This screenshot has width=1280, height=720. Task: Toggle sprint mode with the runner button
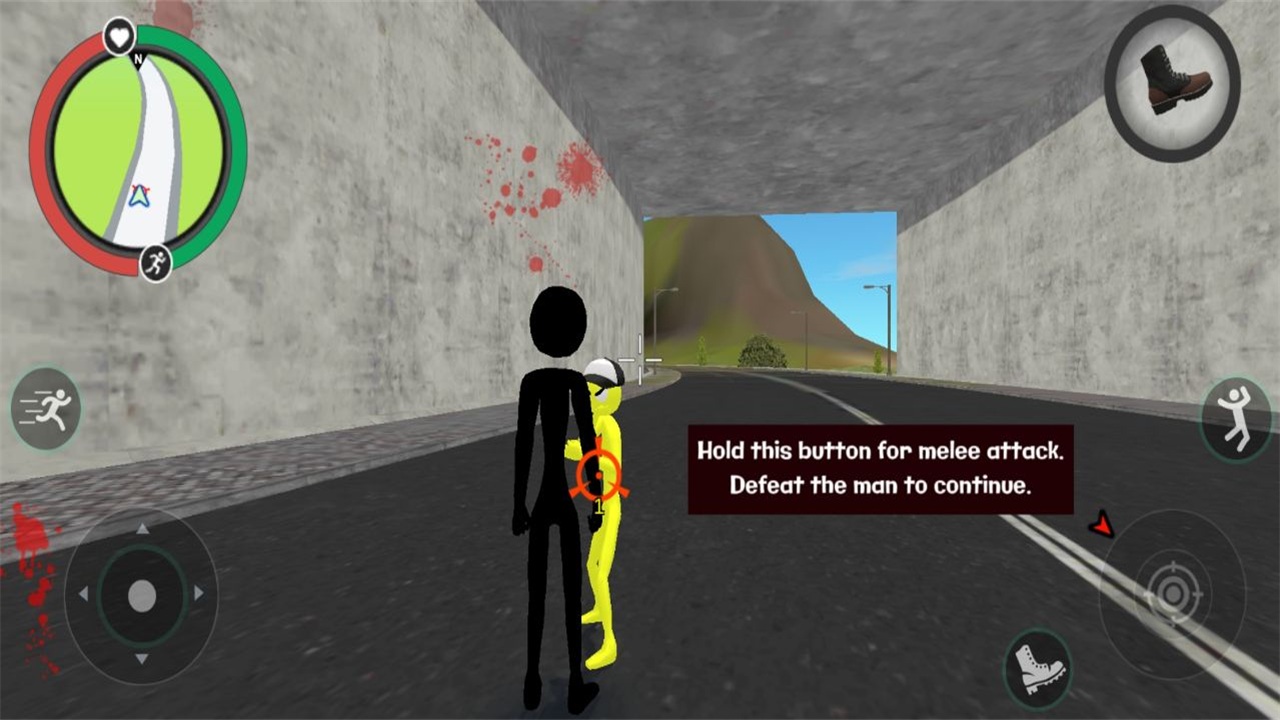[44, 408]
